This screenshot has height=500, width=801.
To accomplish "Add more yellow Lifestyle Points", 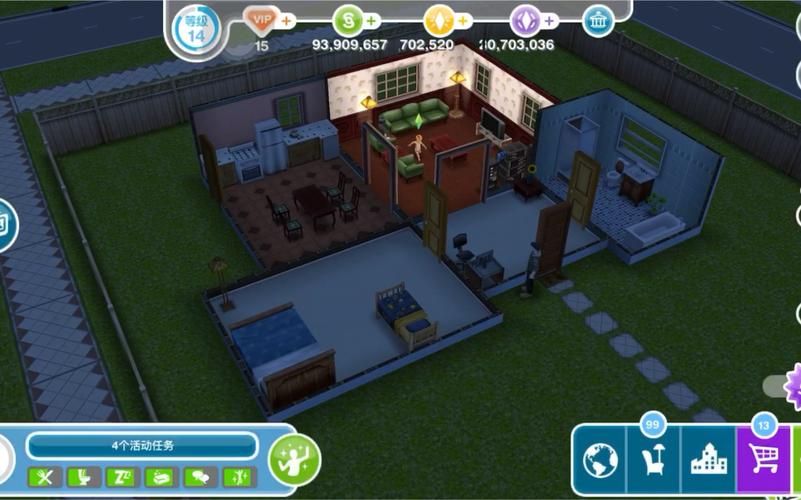I will click(464, 20).
